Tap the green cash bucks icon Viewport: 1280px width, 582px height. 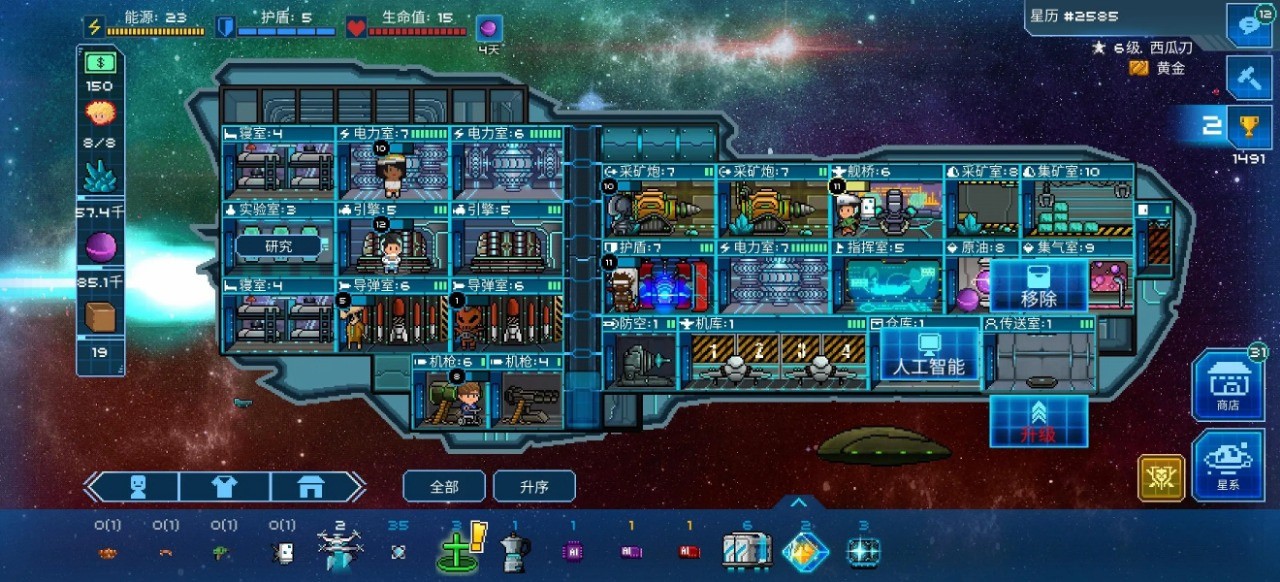100,62
